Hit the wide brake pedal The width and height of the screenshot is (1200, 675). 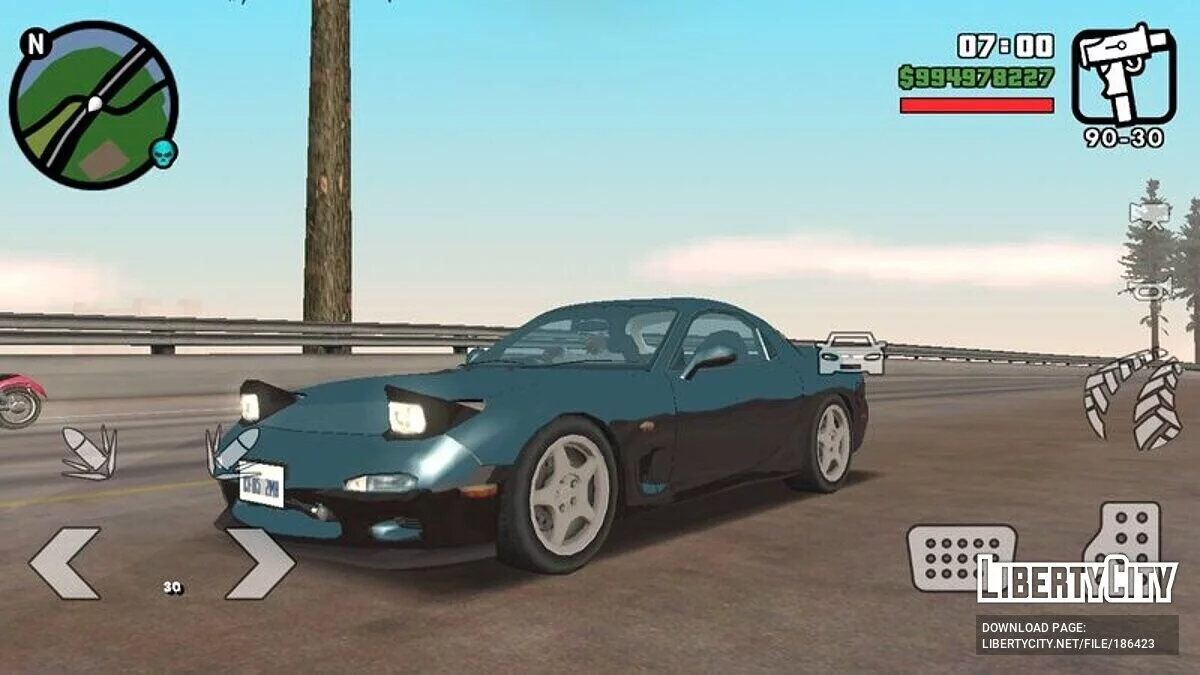(x=960, y=557)
